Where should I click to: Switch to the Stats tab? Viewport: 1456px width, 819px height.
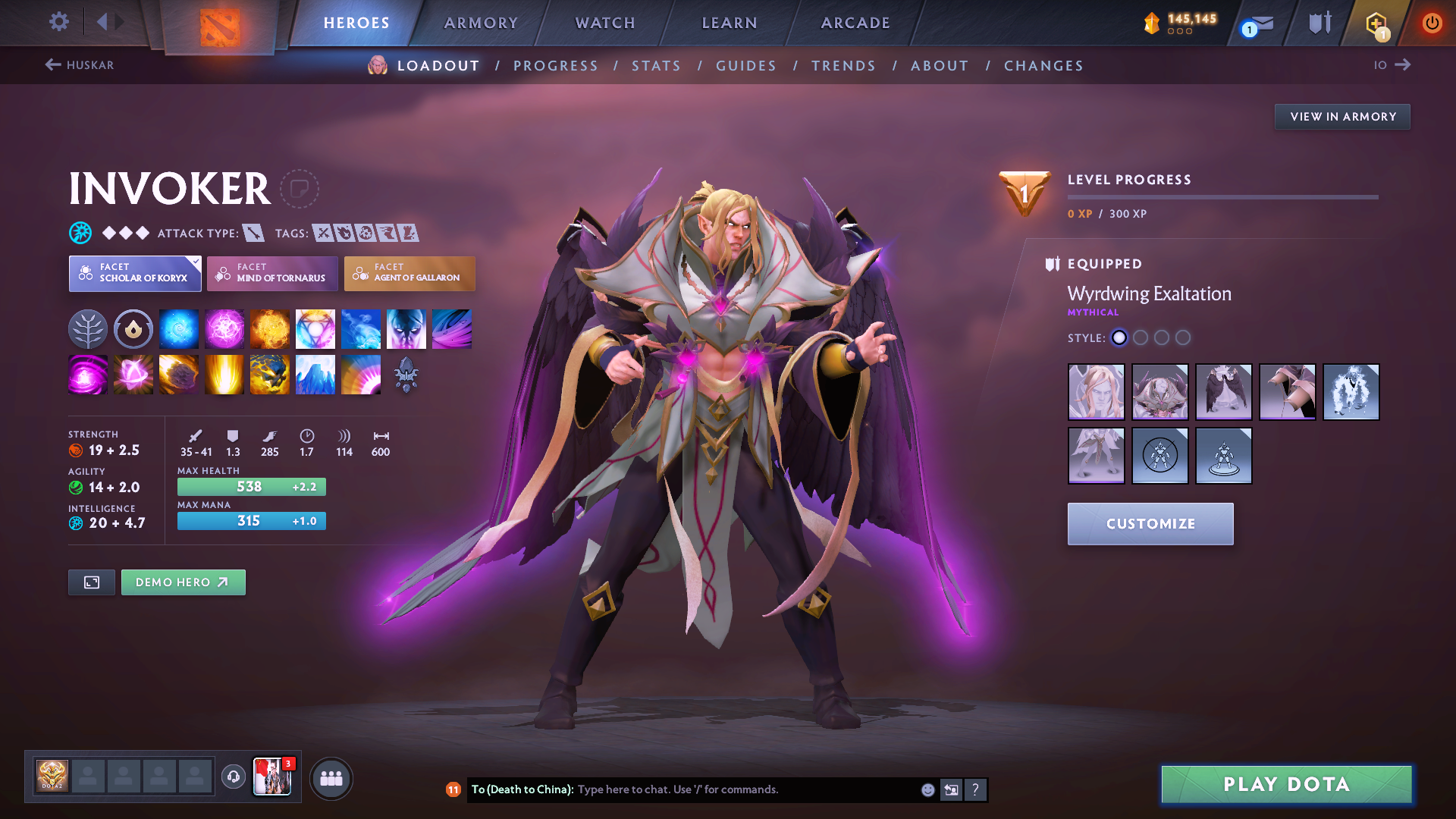[x=656, y=66]
